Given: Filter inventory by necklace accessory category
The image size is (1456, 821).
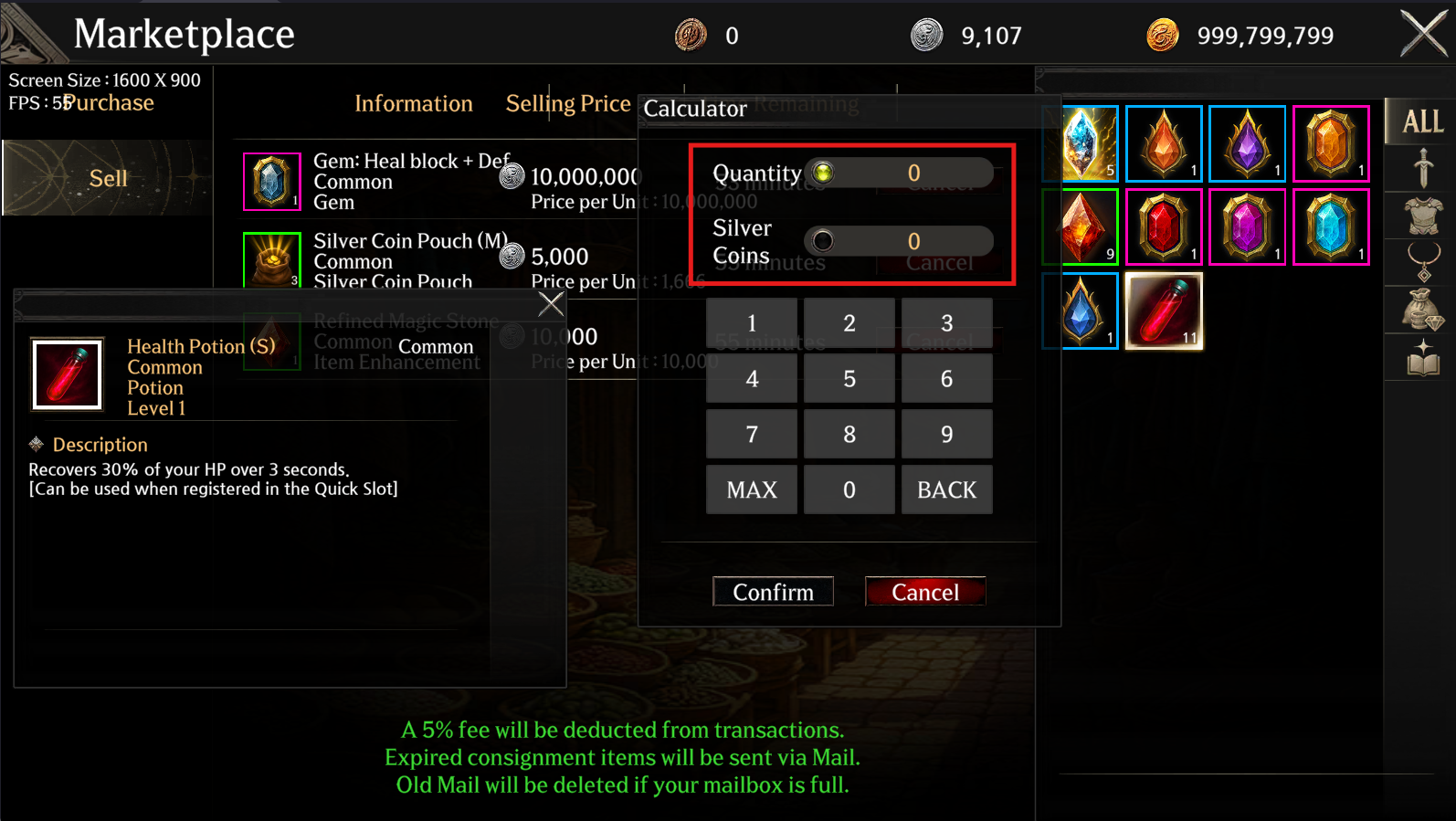Looking at the screenshot, I should coord(1422,263).
